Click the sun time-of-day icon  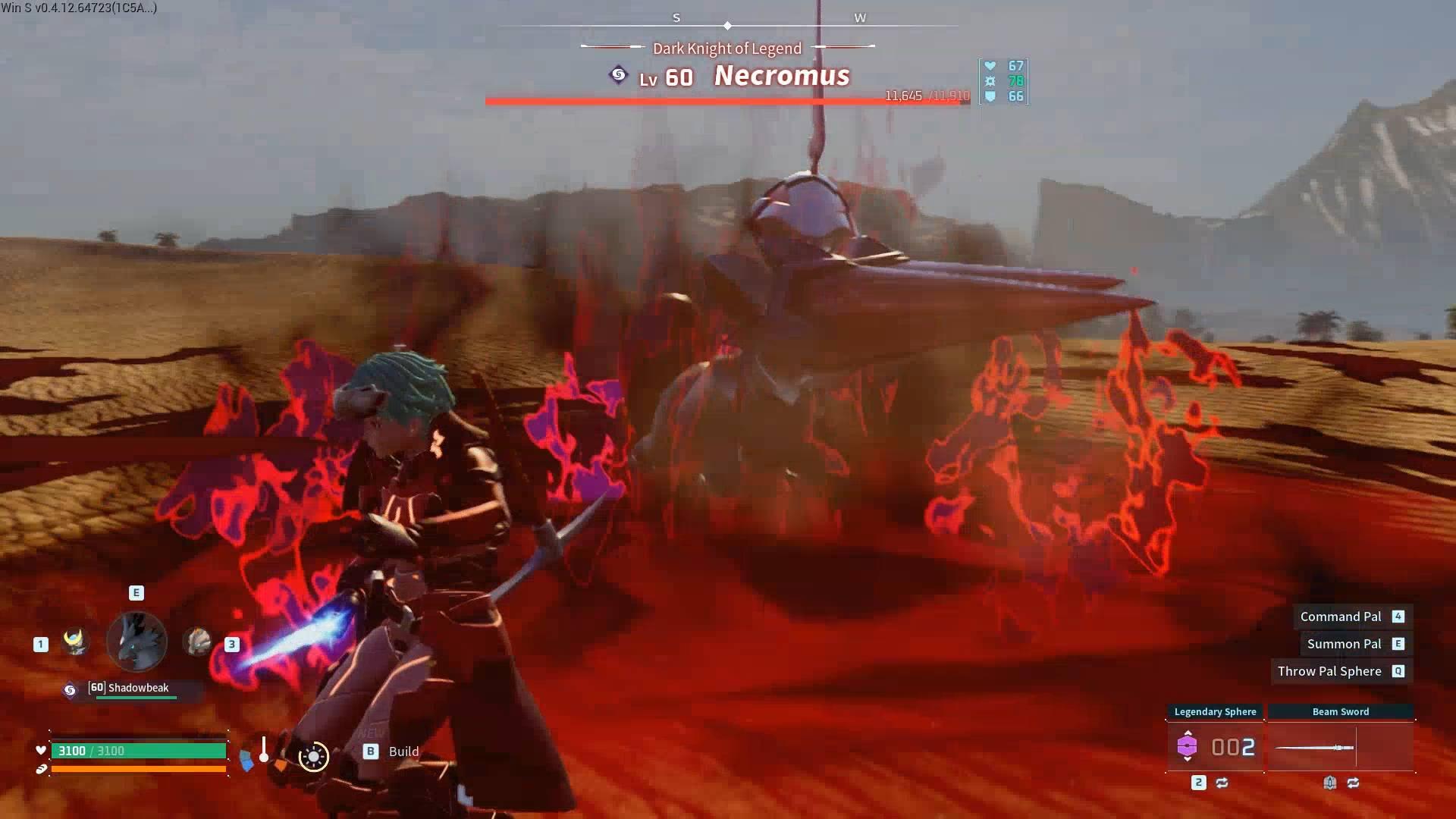coord(313,756)
